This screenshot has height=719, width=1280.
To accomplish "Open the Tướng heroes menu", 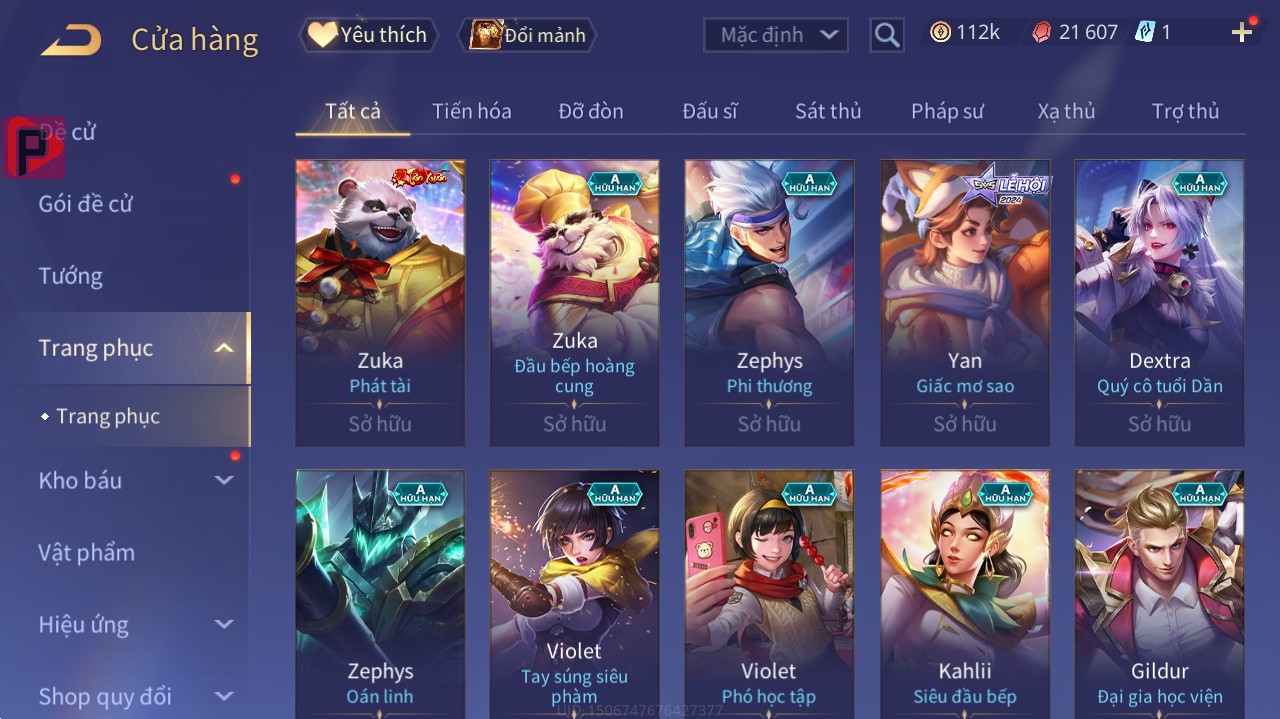I will pyautogui.click(x=71, y=276).
